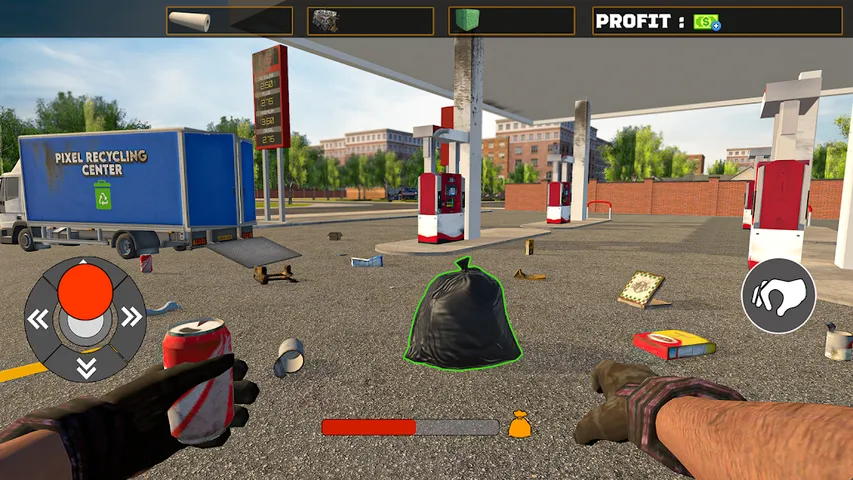Image resolution: width=853 pixels, height=480 pixels.
Task: Click the green cash plus icon beside Profit
Action: (x=707, y=22)
